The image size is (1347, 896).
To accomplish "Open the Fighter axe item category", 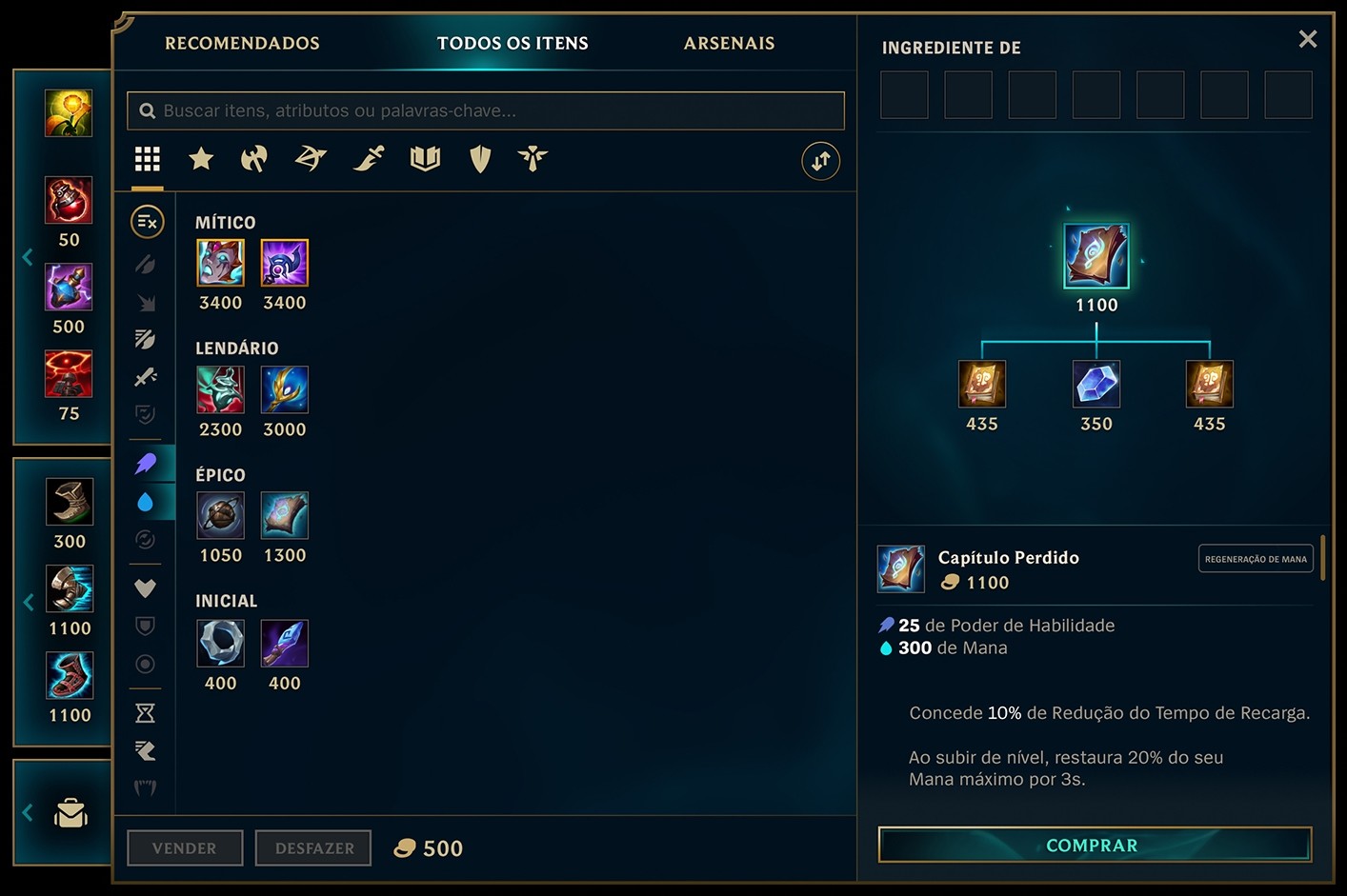I will tap(252, 159).
